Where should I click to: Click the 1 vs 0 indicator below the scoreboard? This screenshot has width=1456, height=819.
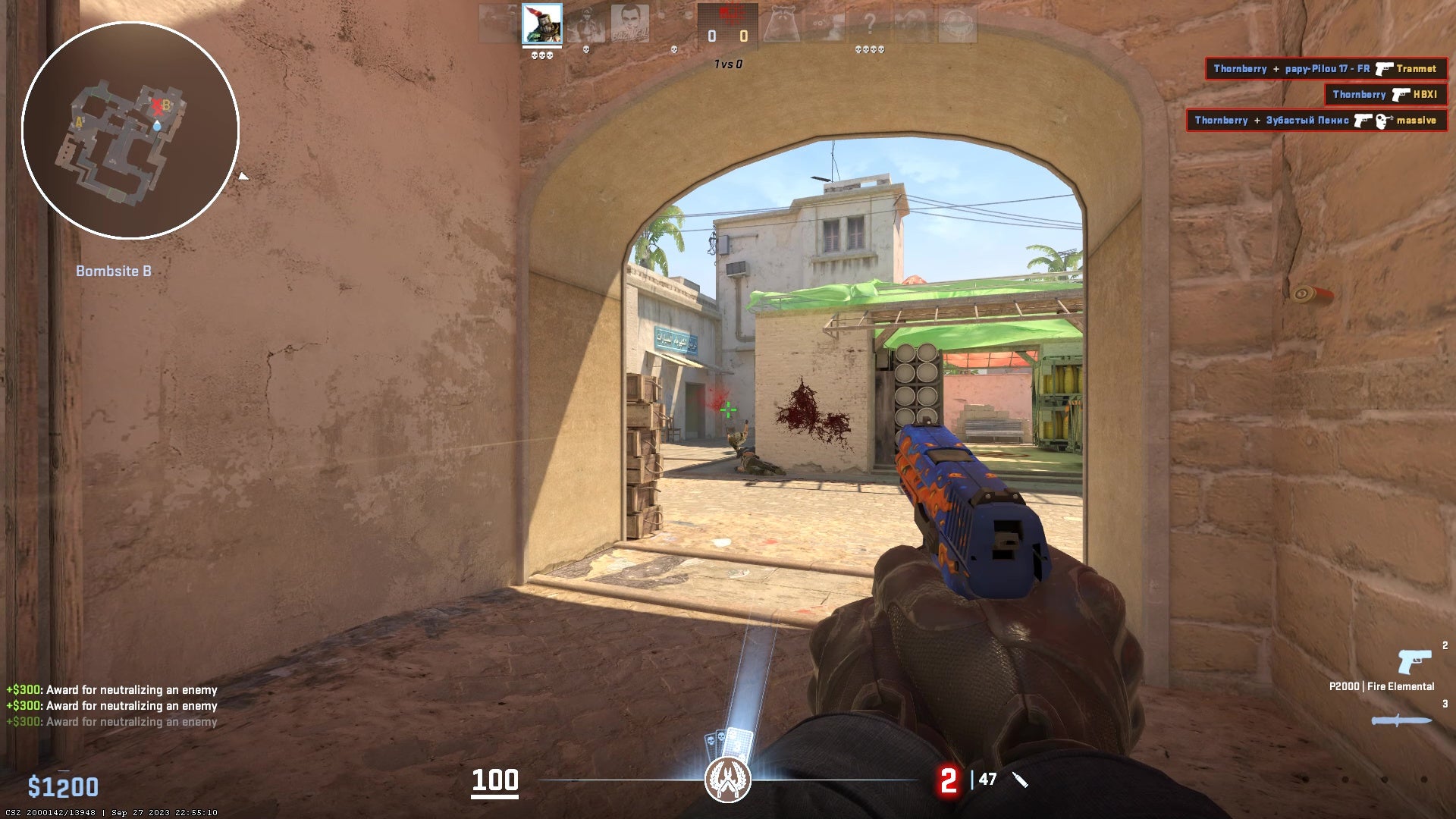729,64
